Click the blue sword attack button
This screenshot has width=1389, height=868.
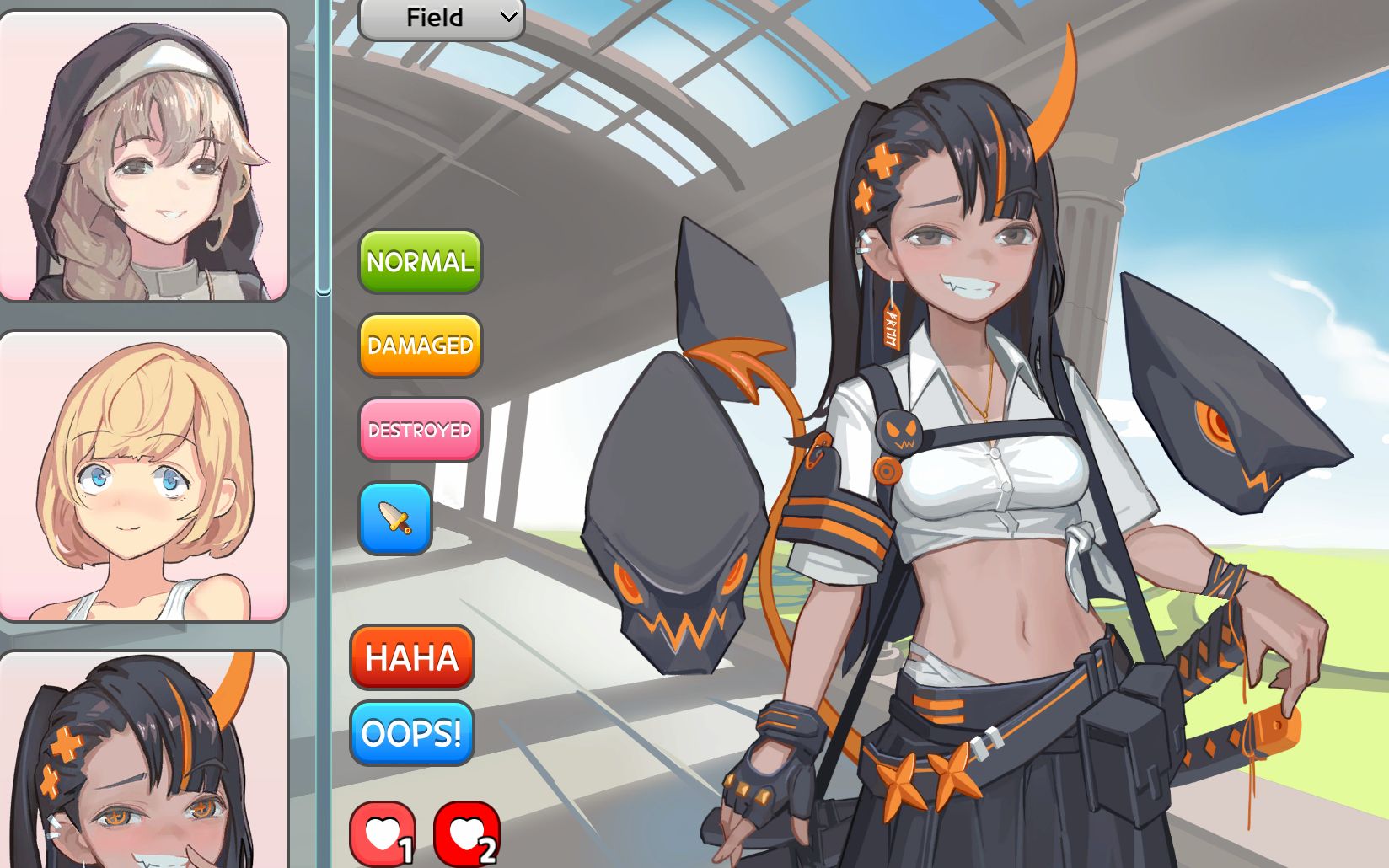(395, 518)
